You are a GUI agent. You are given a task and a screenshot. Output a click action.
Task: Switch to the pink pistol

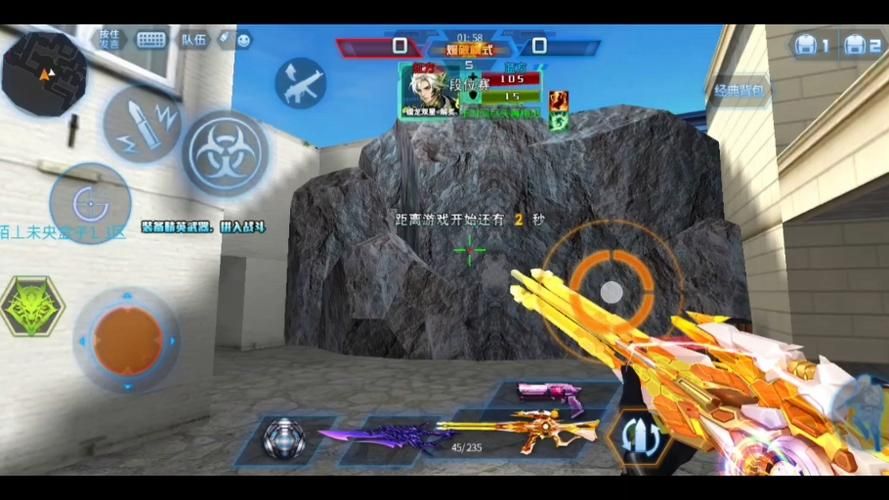(x=550, y=393)
